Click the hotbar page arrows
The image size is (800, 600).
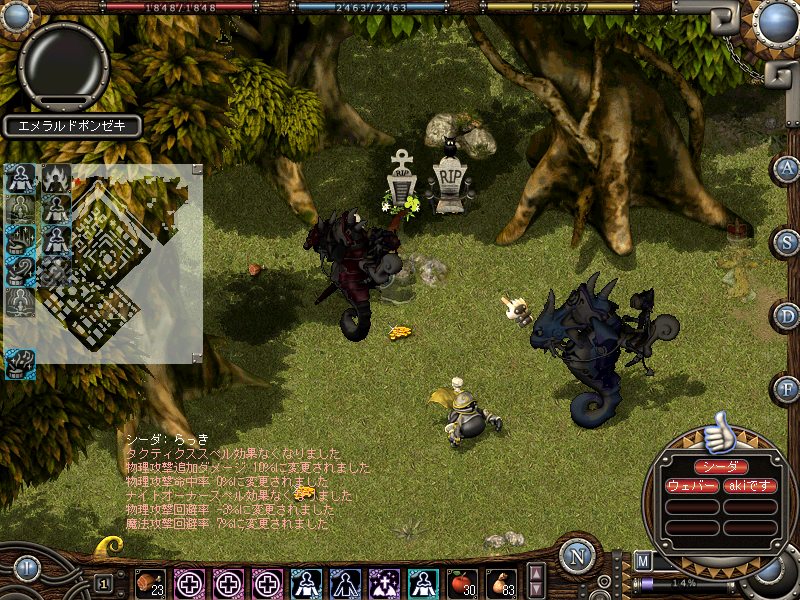pos(537,582)
